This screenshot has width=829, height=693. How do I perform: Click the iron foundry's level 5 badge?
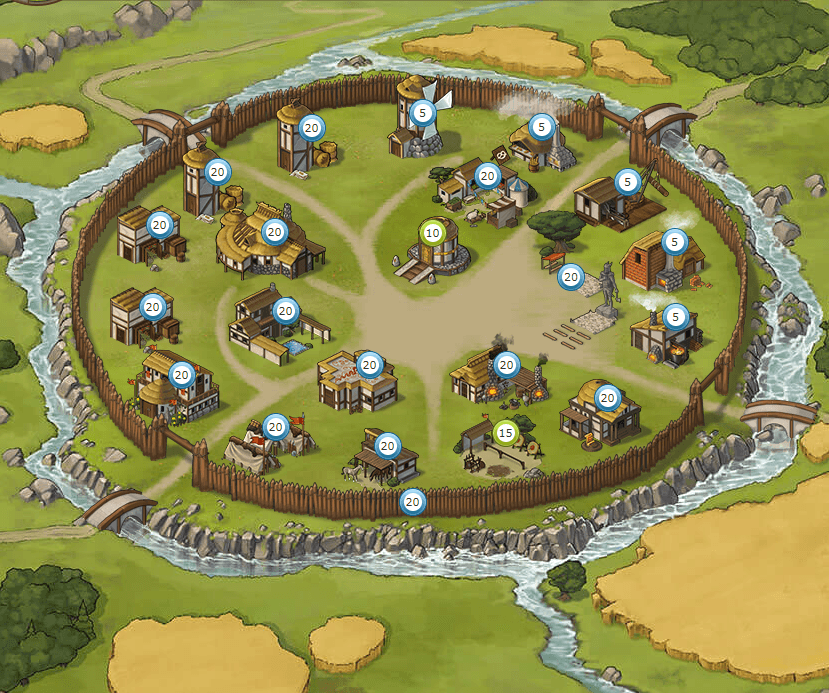pyautogui.click(x=676, y=317)
